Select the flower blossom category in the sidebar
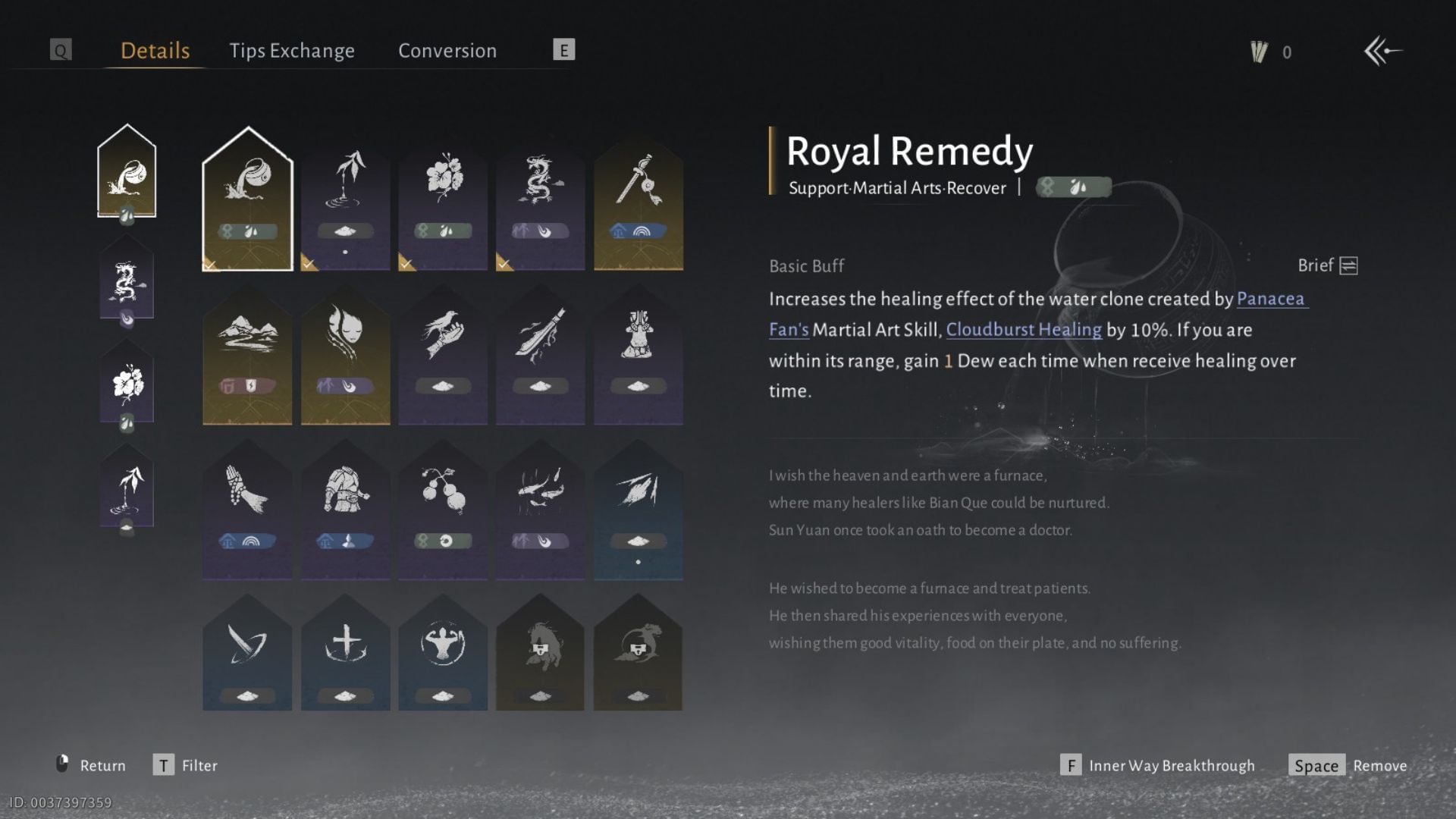The height and width of the screenshot is (819, 1456). (127, 387)
